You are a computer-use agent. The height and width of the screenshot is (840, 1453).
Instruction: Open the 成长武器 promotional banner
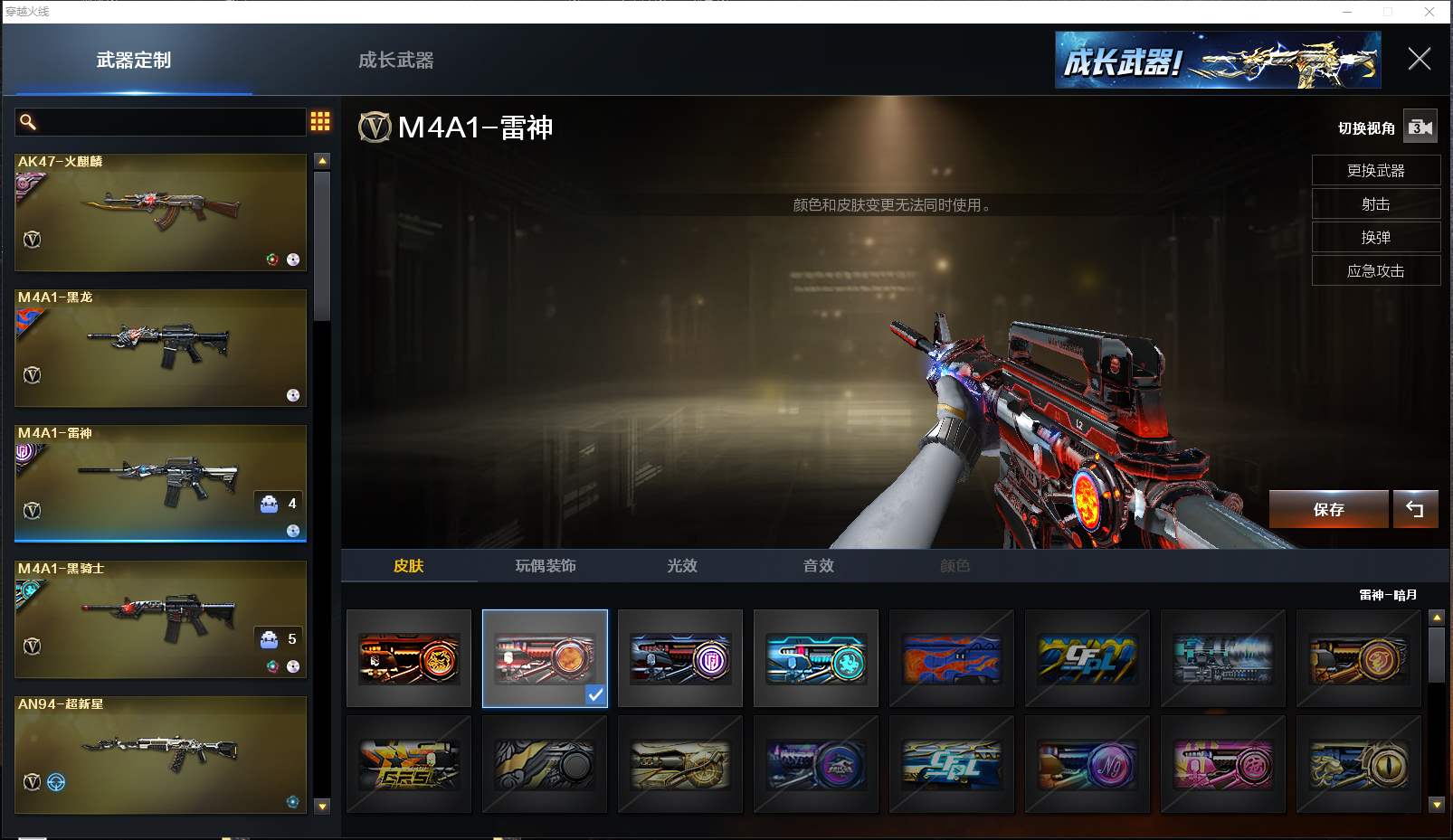[1217, 61]
